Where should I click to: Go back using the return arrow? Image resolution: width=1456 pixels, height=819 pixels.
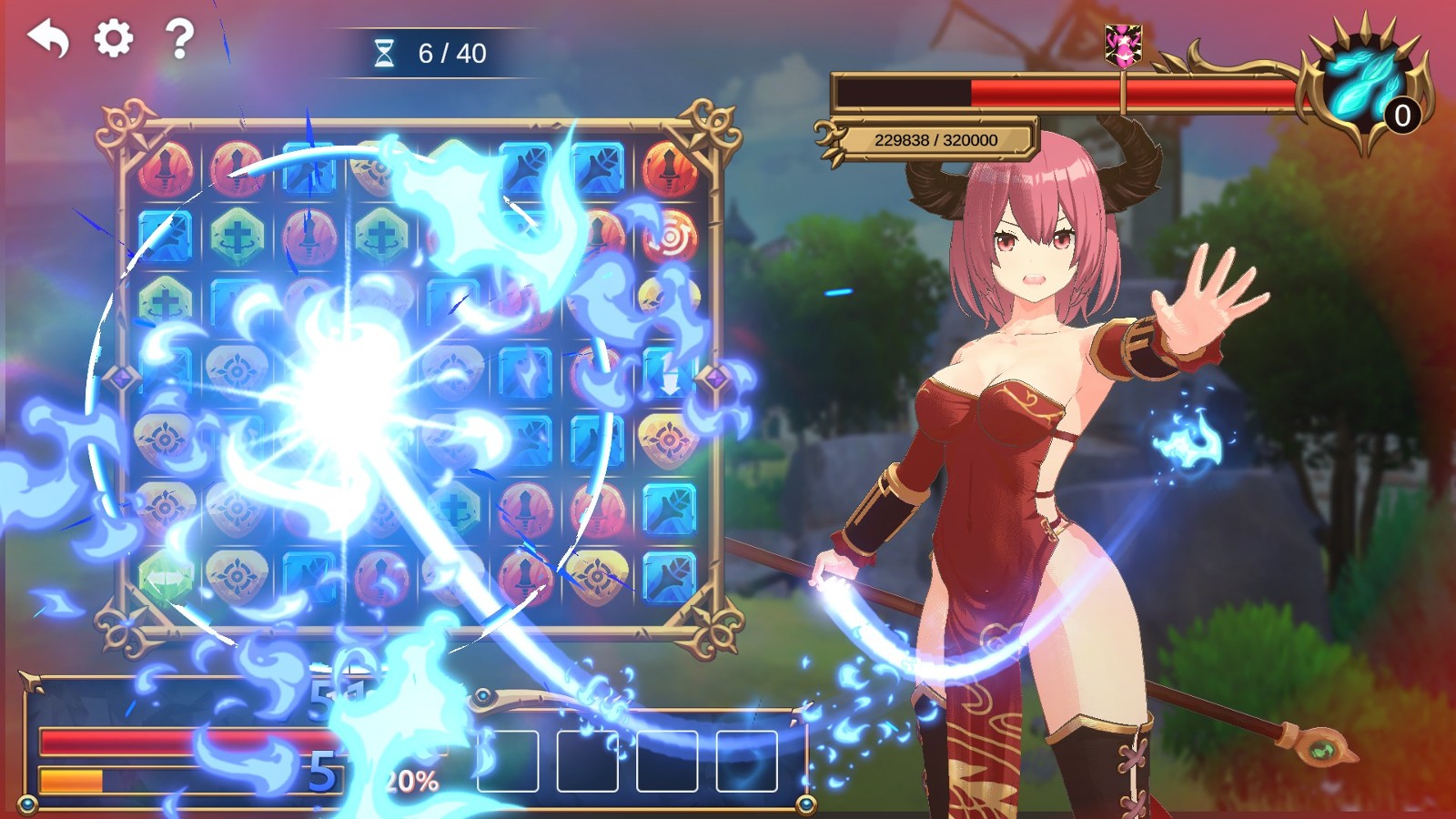pos(48,39)
